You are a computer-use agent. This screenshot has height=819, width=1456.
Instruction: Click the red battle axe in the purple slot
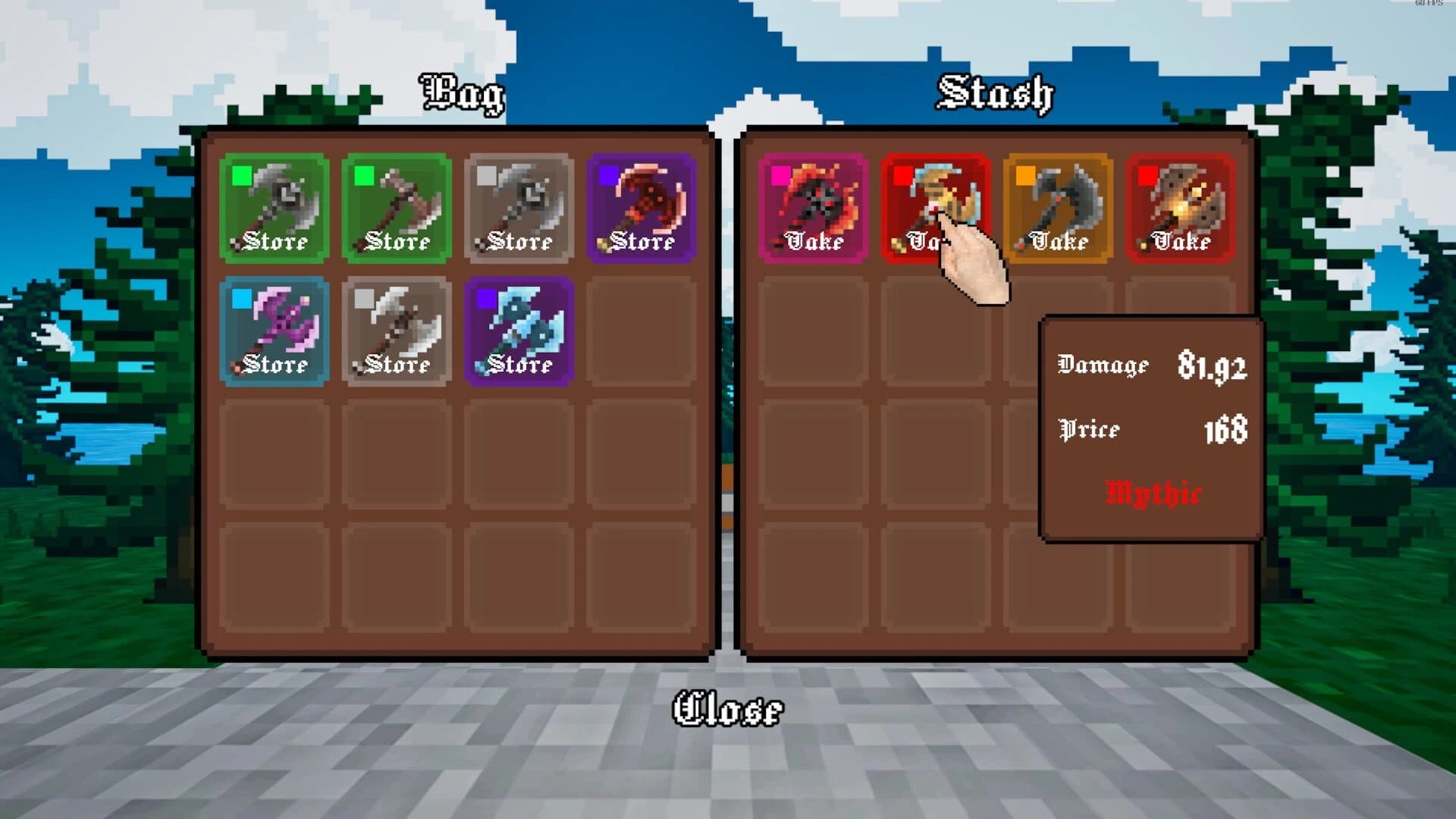[x=642, y=201]
